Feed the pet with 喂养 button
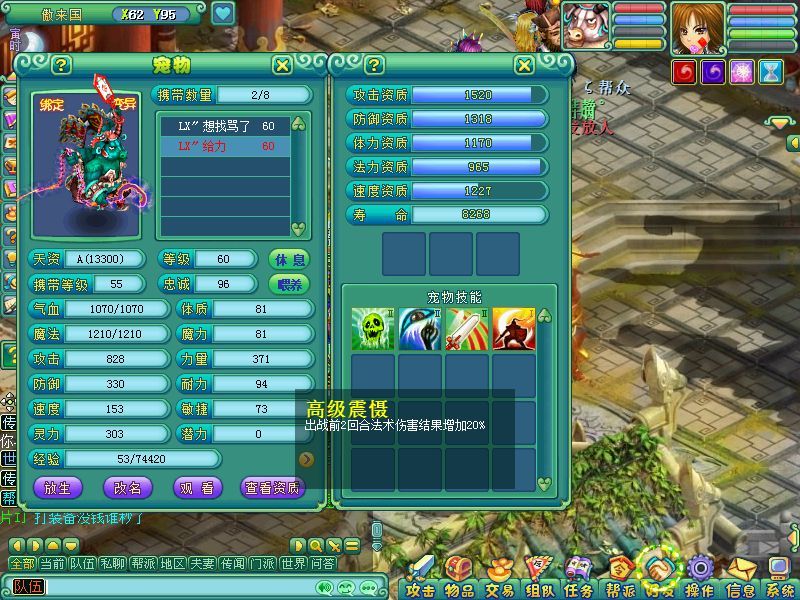The image size is (800, 600). pyautogui.click(x=289, y=284)
